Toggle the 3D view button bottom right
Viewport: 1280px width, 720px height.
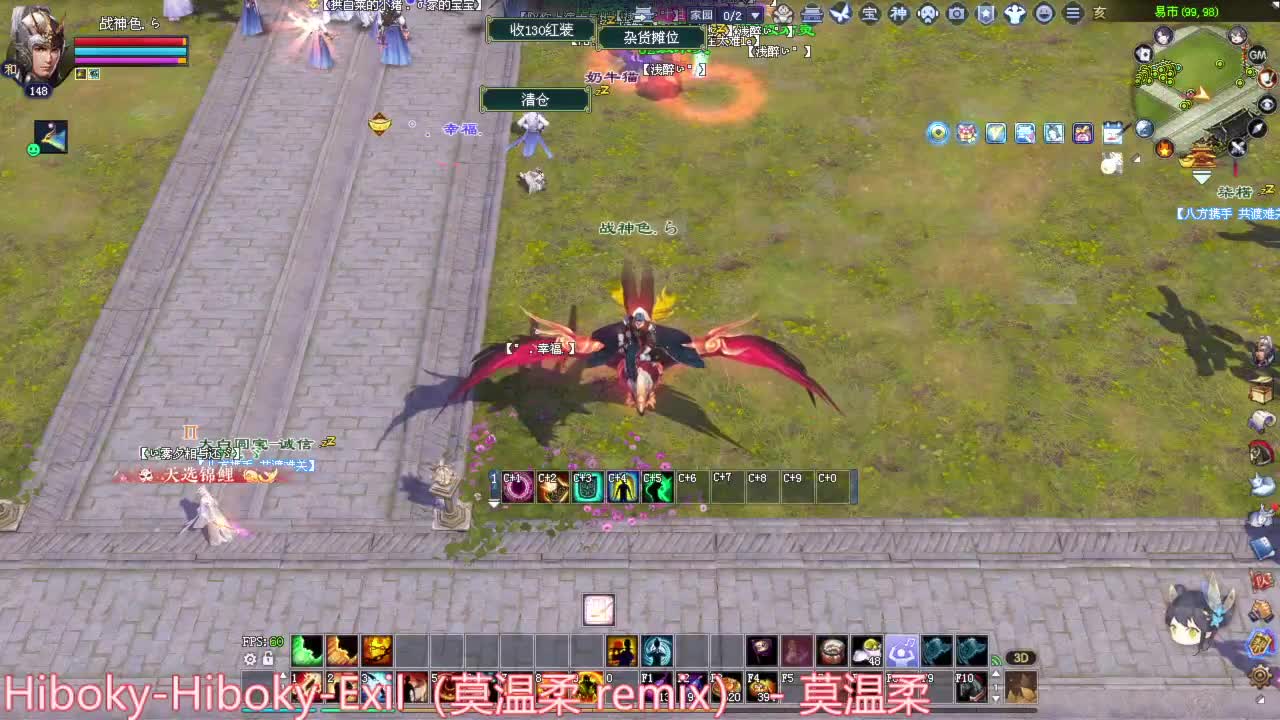pos(1022,658)
